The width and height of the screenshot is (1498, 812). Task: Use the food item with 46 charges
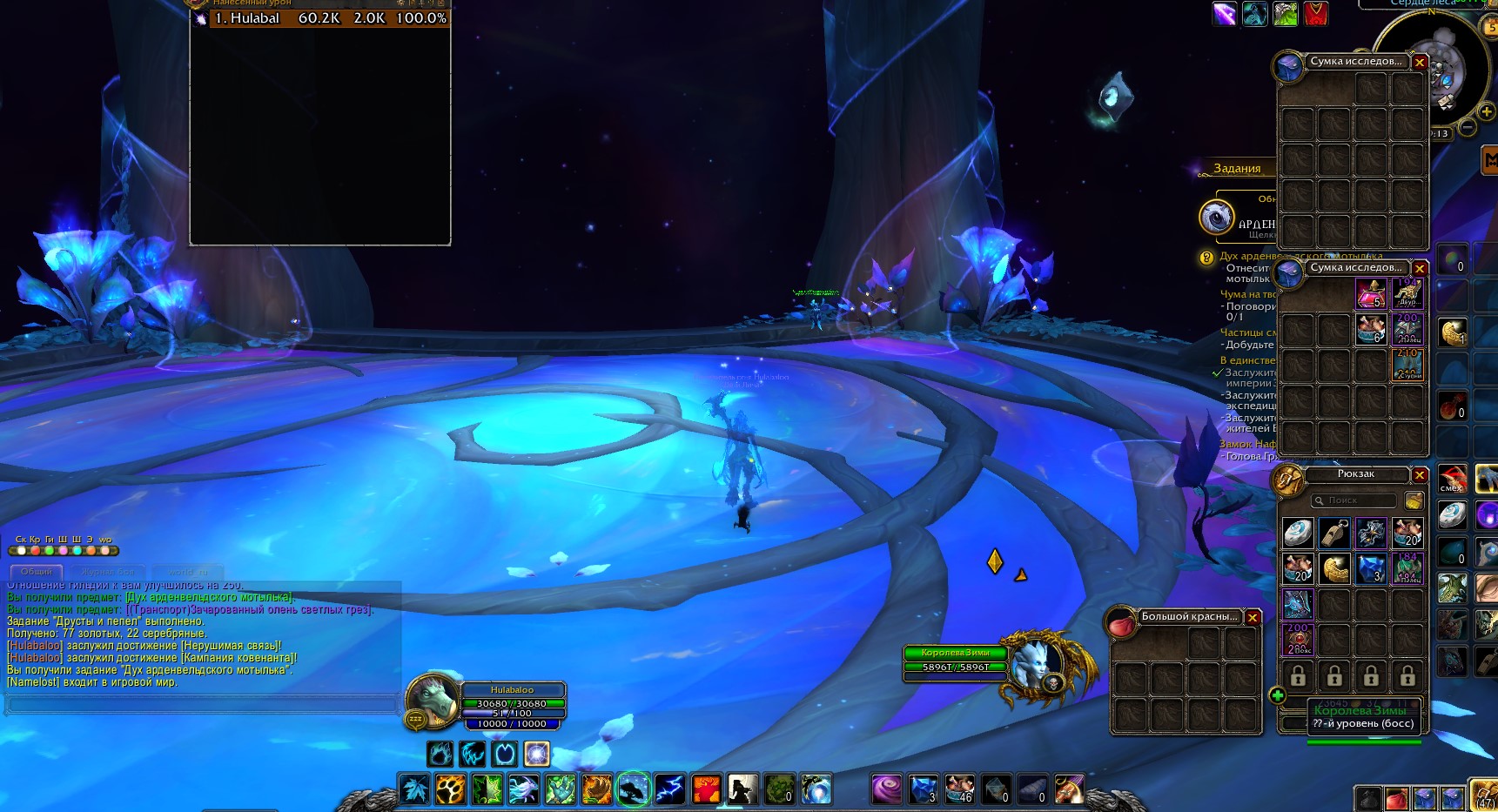point(960,789)
